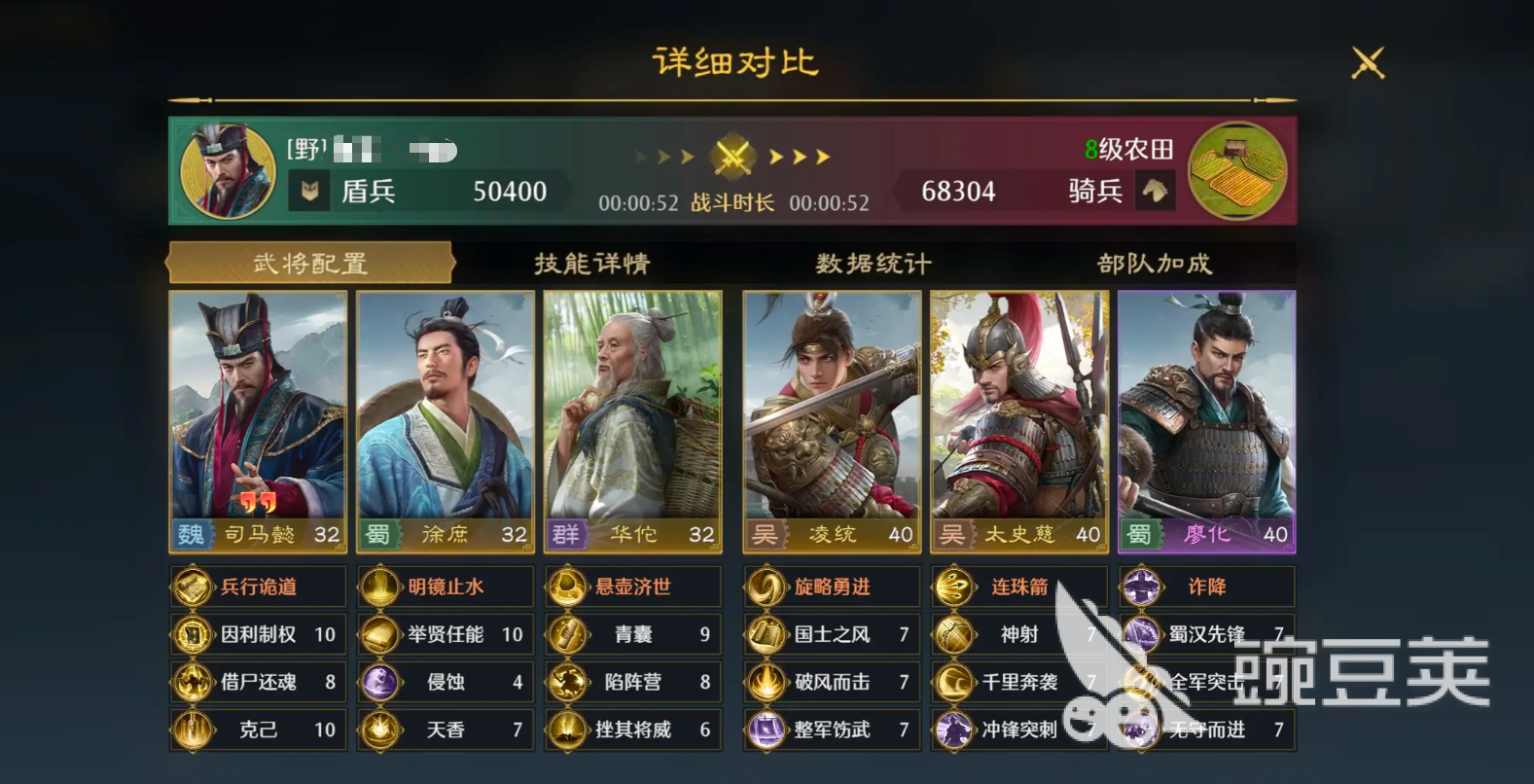Open the 数据统计 tab
Image resolution: width=1534 pixels, height=784 pixels.
(873, 262)
